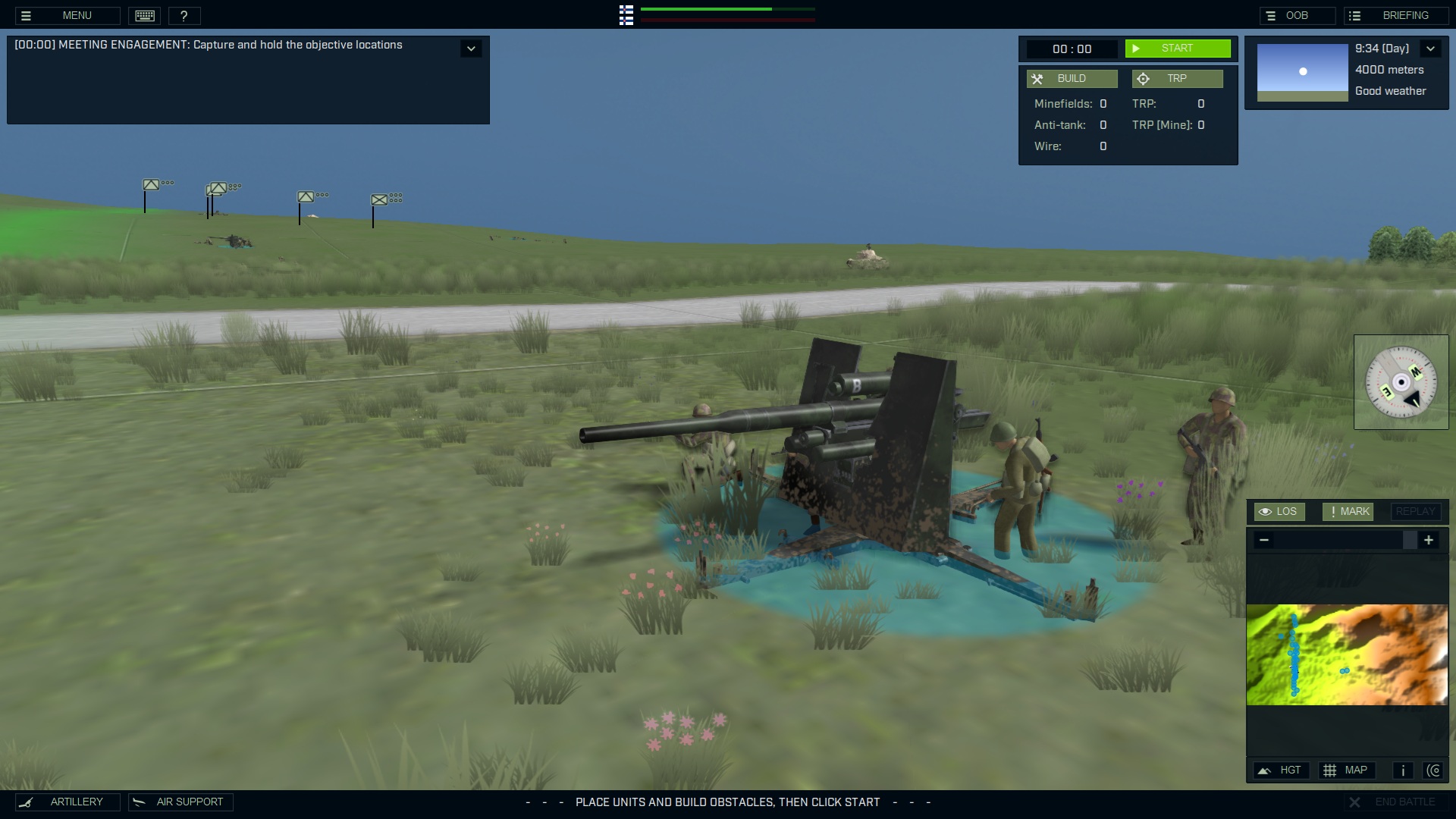
Task: Open the time and weather dropdown
Action: pos(1432,48)
